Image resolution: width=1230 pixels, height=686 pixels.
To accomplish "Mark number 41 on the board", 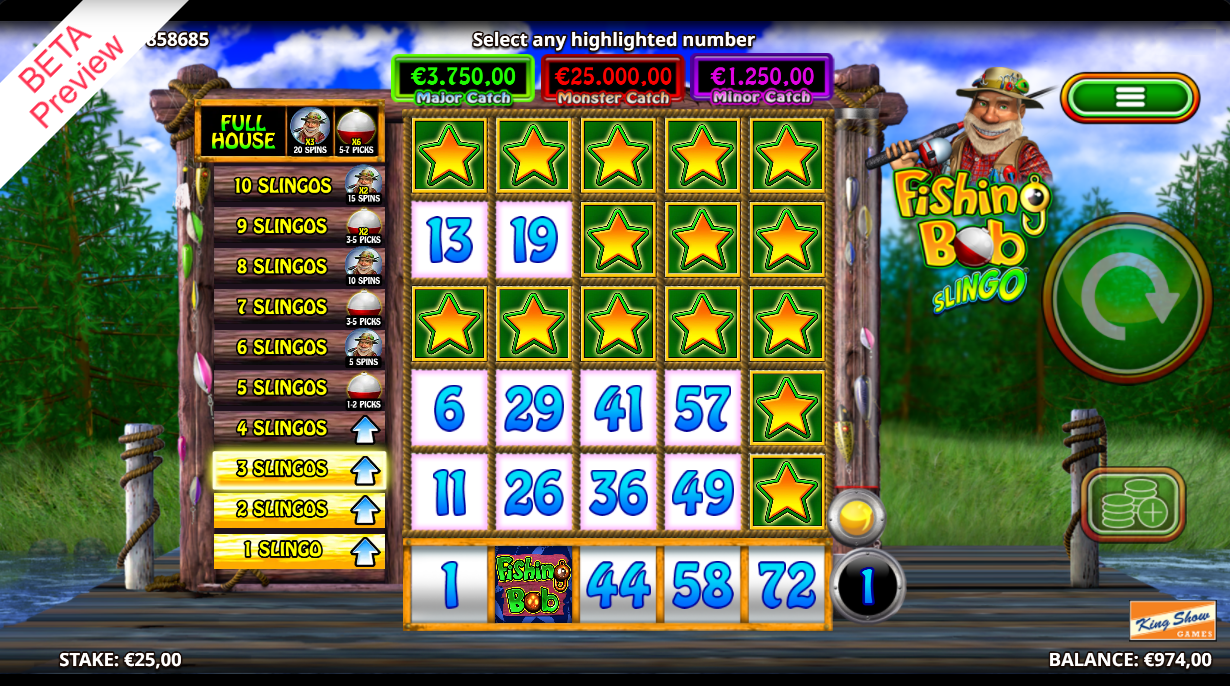I will tap(618, 408).
